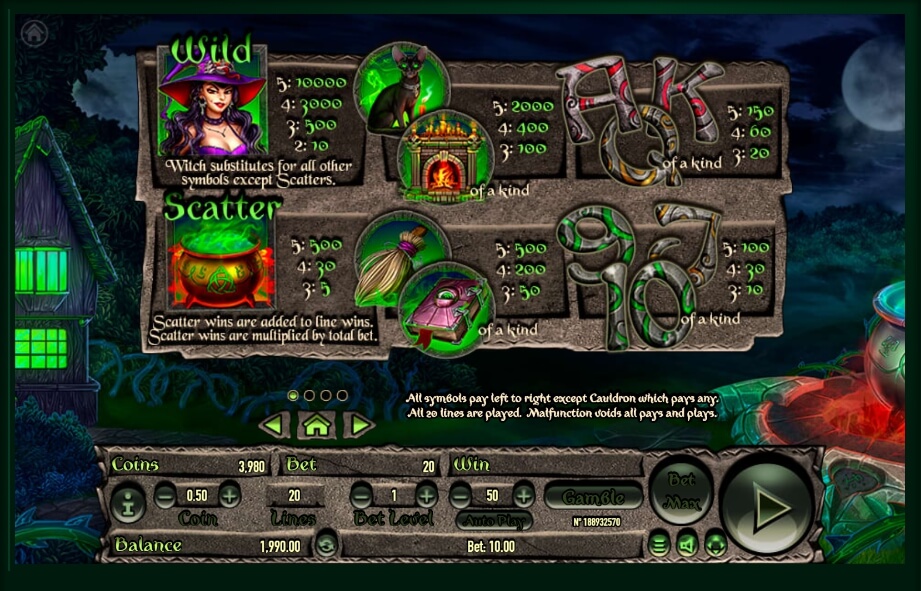Toggle fullscreen with the arrows icon

pyautogui.click(x=714, y=545)
